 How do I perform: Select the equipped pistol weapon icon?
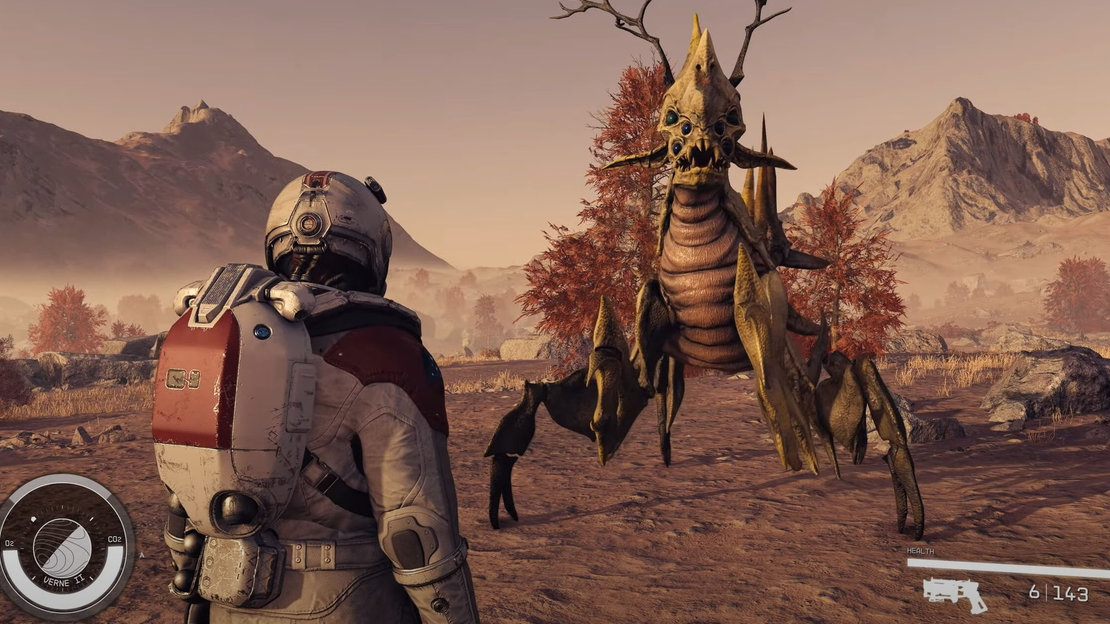coord(953,593)
